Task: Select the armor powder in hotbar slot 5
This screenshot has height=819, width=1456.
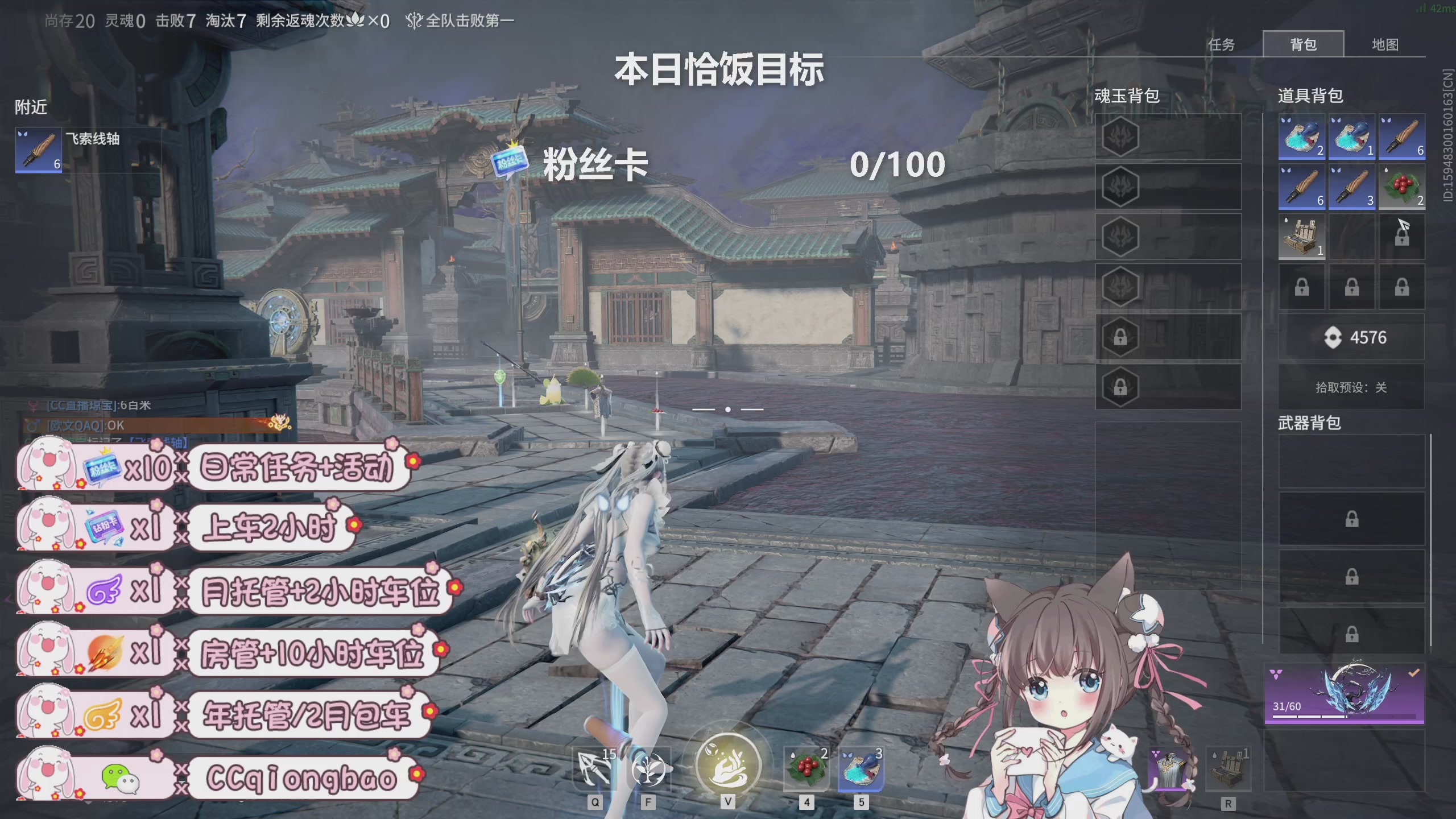Action: [x=863, y=768]
